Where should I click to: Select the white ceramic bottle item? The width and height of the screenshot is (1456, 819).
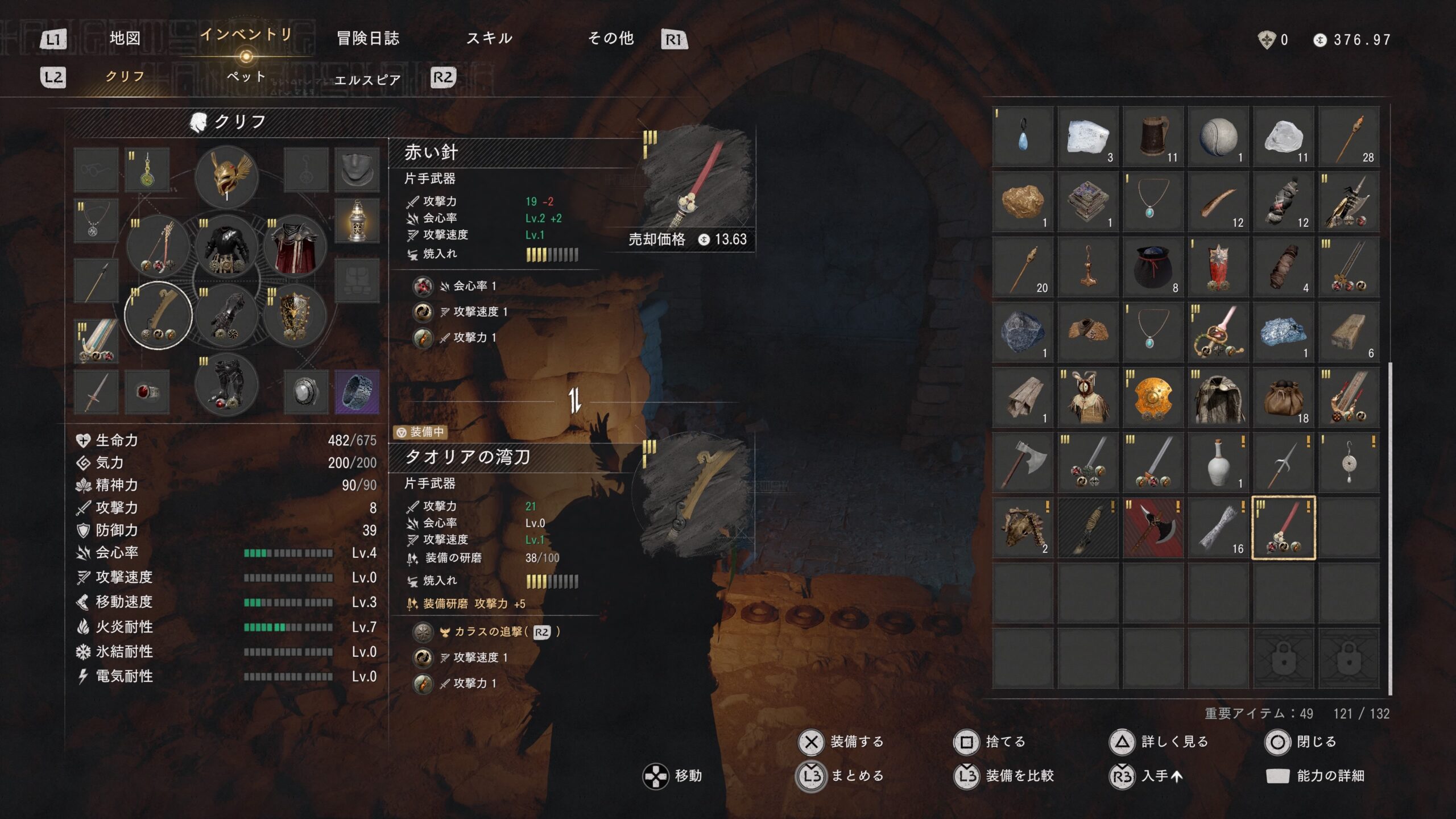pyautogui.click(x=1218, y=462)
